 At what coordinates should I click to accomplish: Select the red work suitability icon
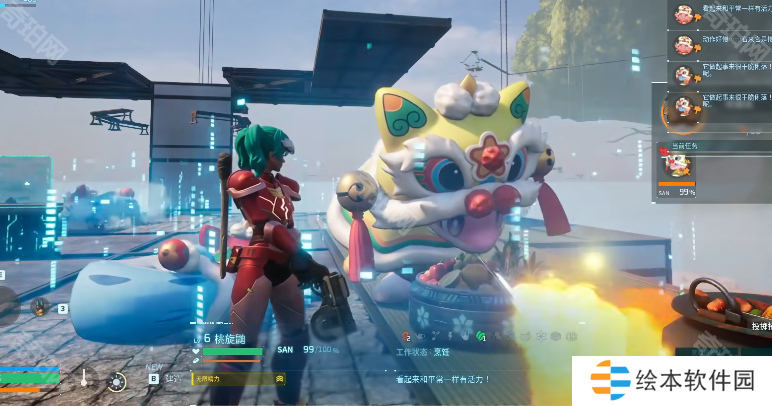tap(408, 338)
